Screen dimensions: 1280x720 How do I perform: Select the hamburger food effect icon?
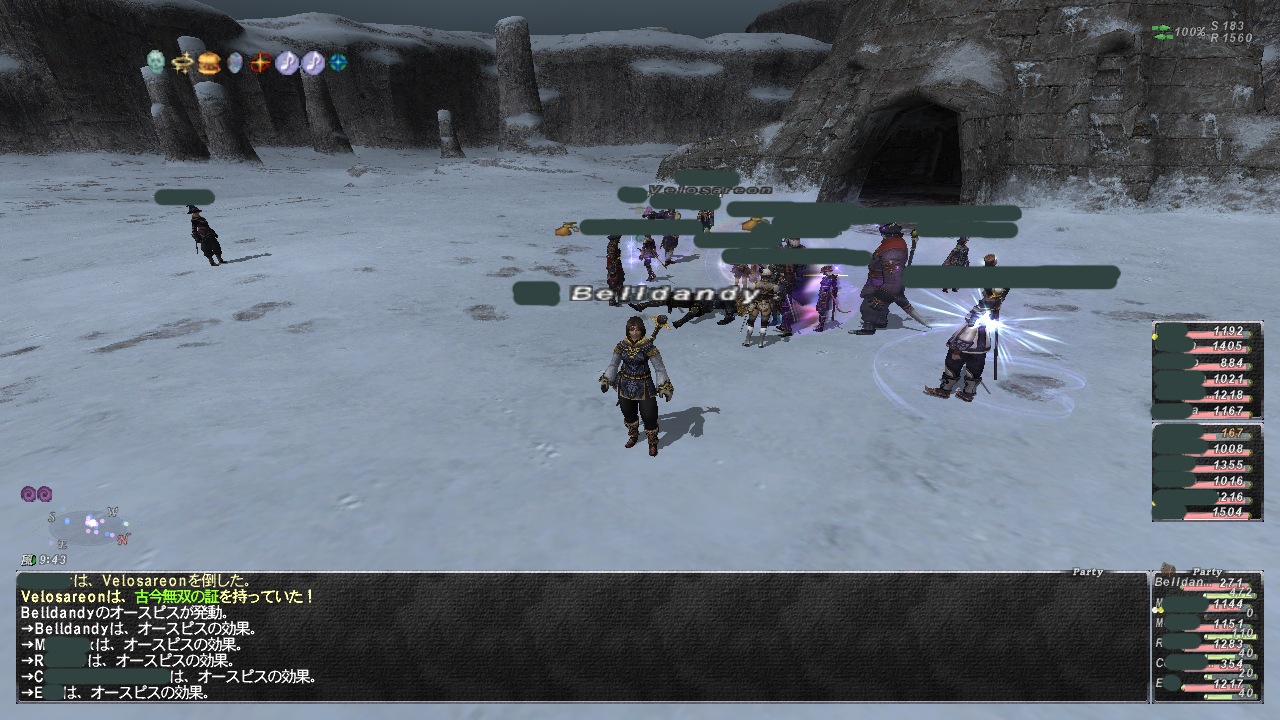coord(208,63)
